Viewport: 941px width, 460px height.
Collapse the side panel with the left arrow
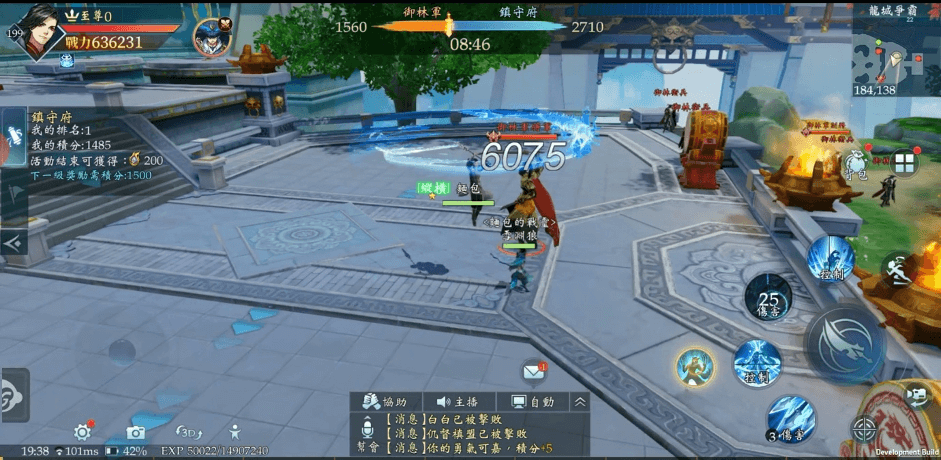point(13,242)
